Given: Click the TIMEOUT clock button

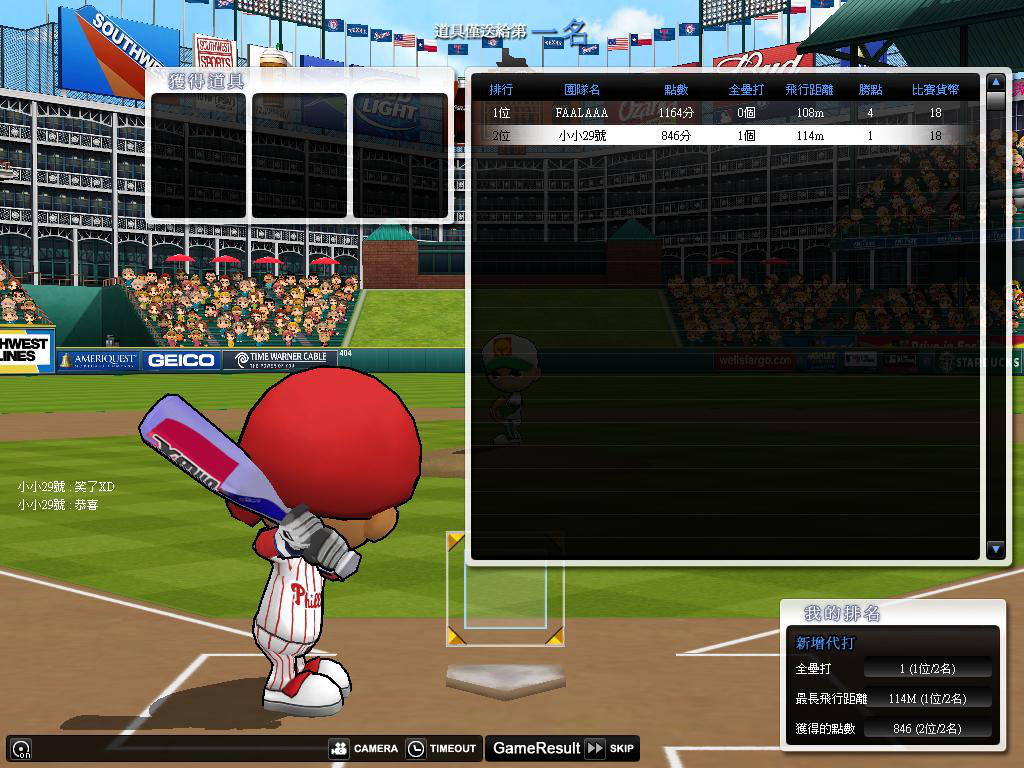Looking at the screenshot, I should click(441, 748).
